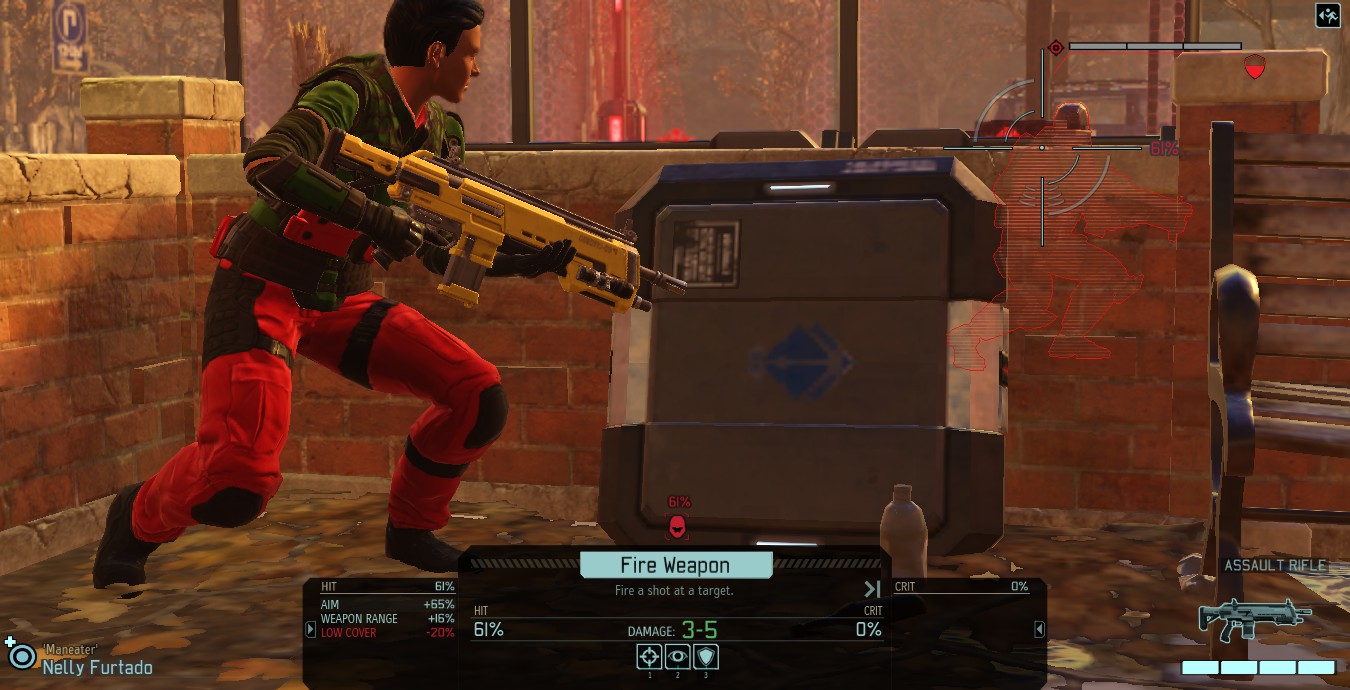
Task: Toggle the crit breakdown panel arrow
Action: pos(1039,629)
